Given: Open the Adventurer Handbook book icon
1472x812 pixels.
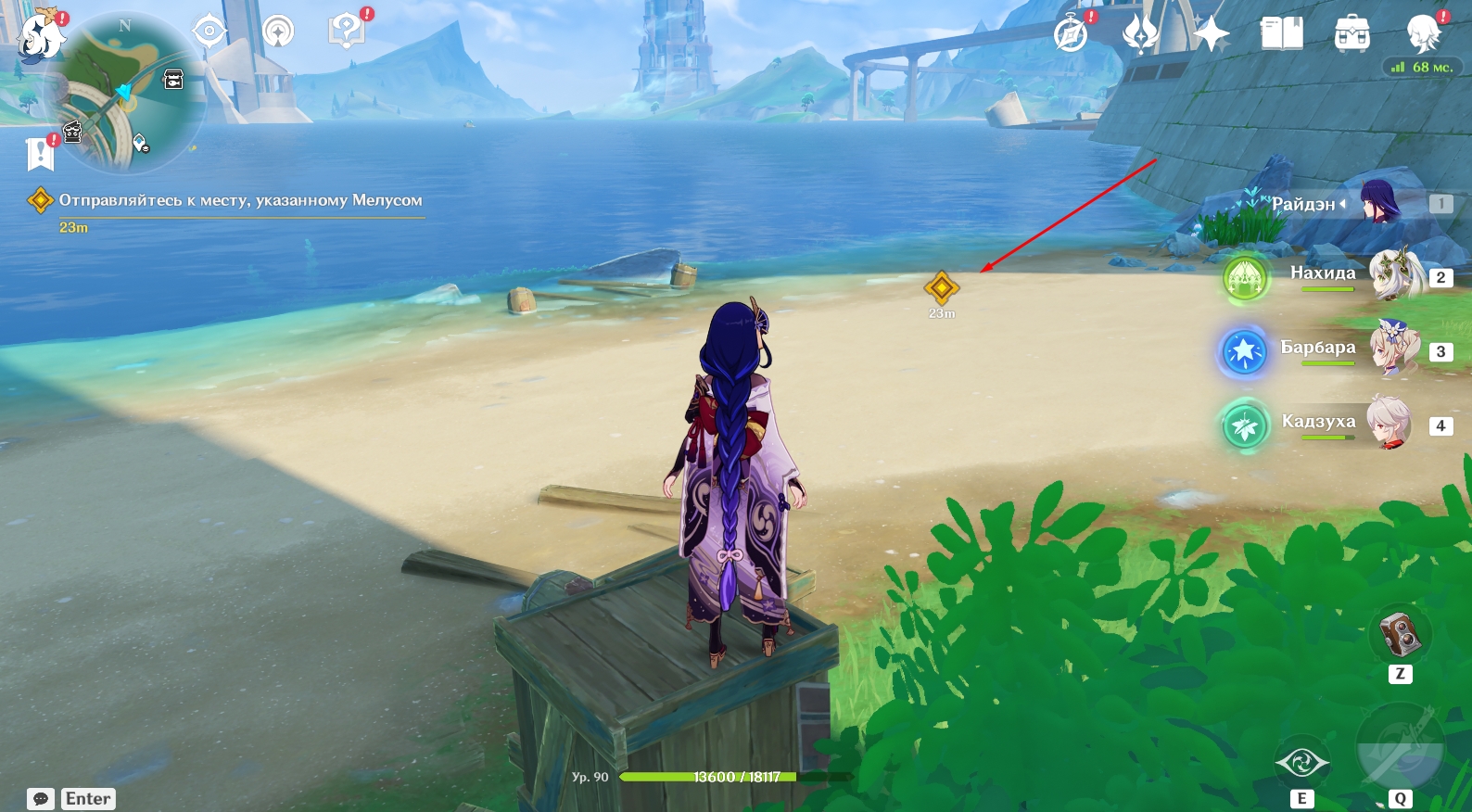Looking at the screenshot, I should coord(1281,34).
